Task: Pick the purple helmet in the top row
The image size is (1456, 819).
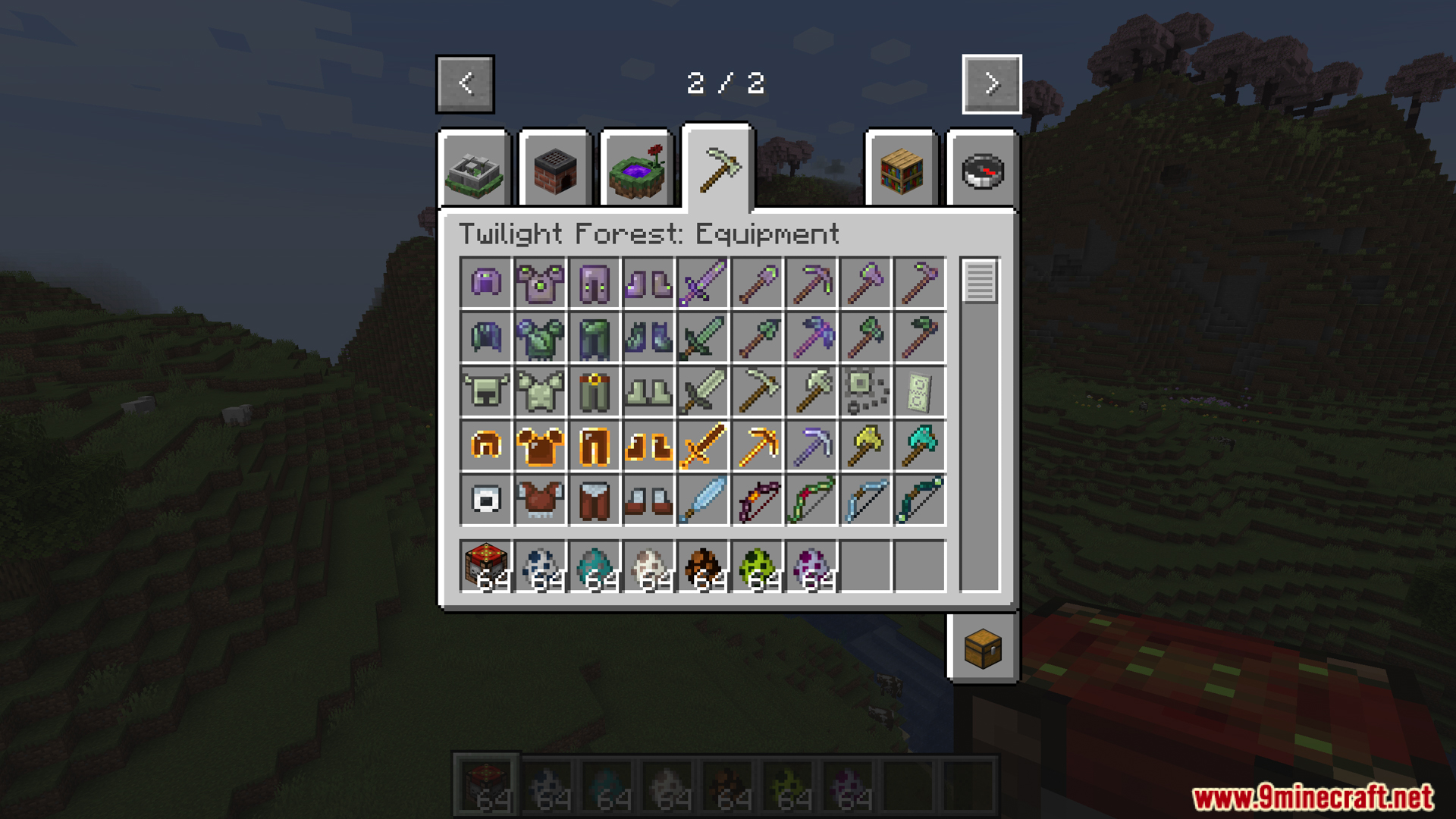Action: point(486,283)
